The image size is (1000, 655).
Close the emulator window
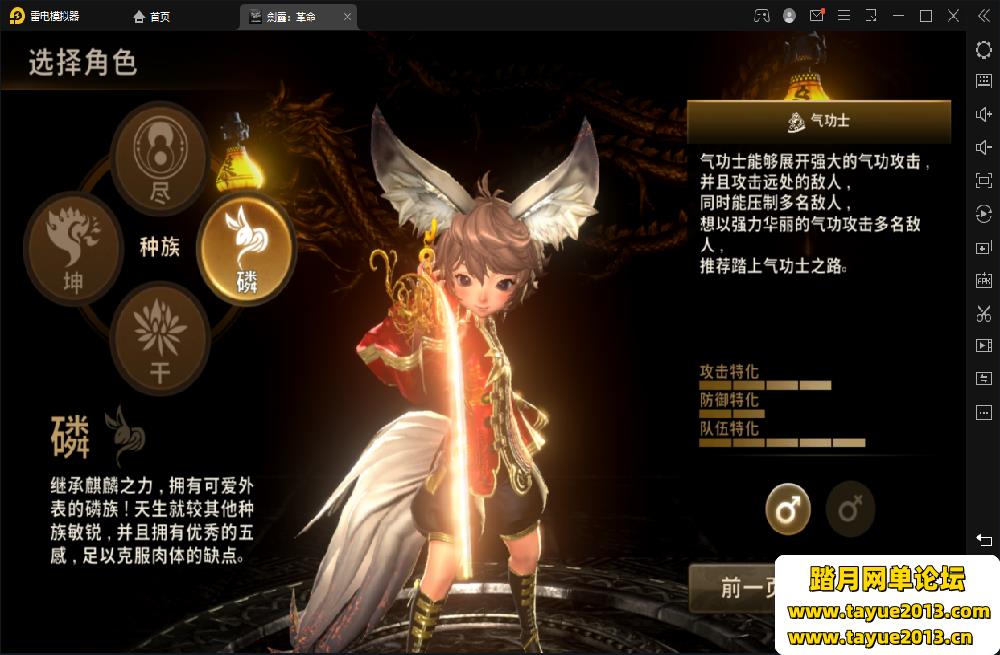[953, 16]
